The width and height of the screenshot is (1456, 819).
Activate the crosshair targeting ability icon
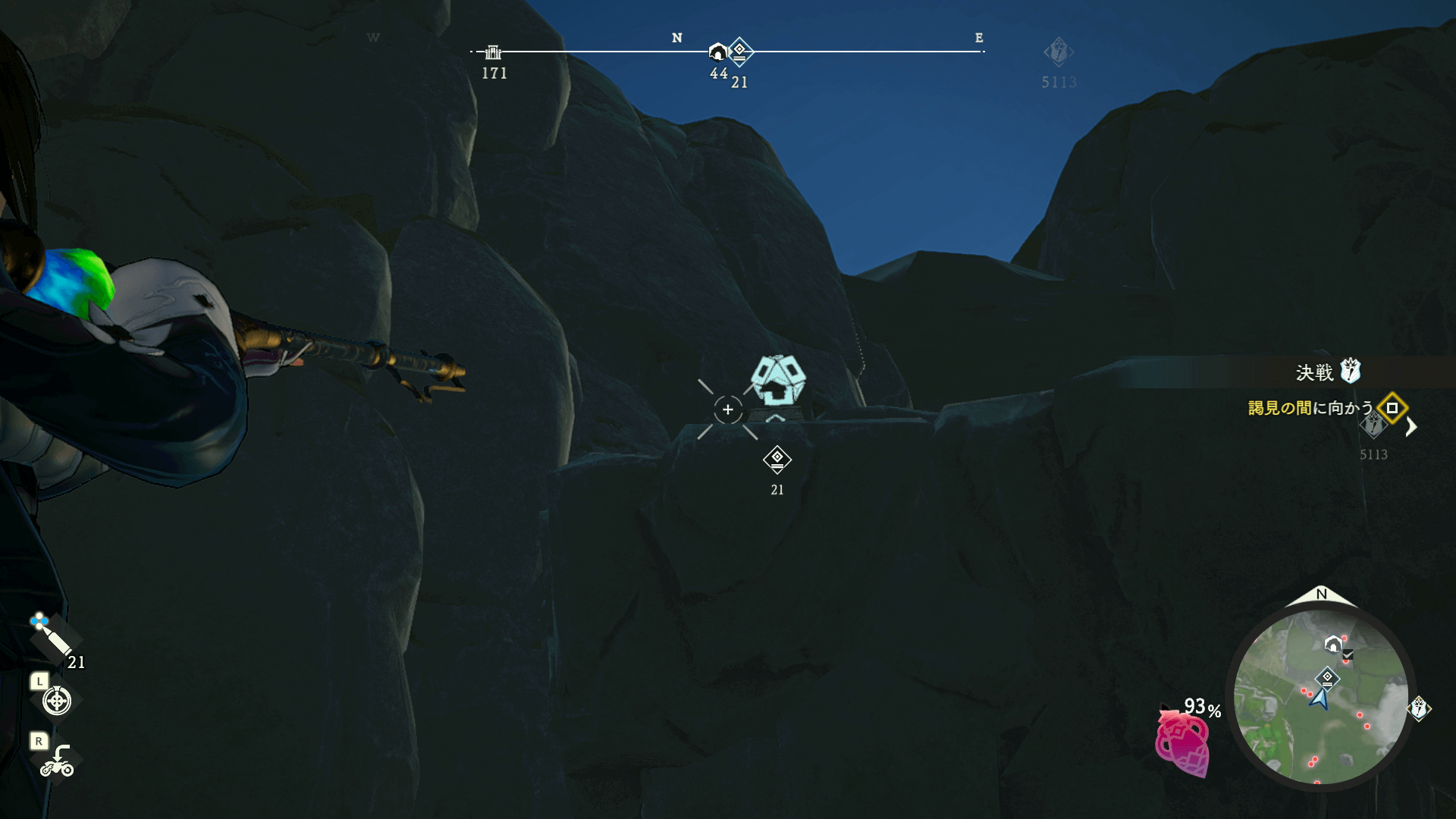pyautogui.click(x=57, y=701)
